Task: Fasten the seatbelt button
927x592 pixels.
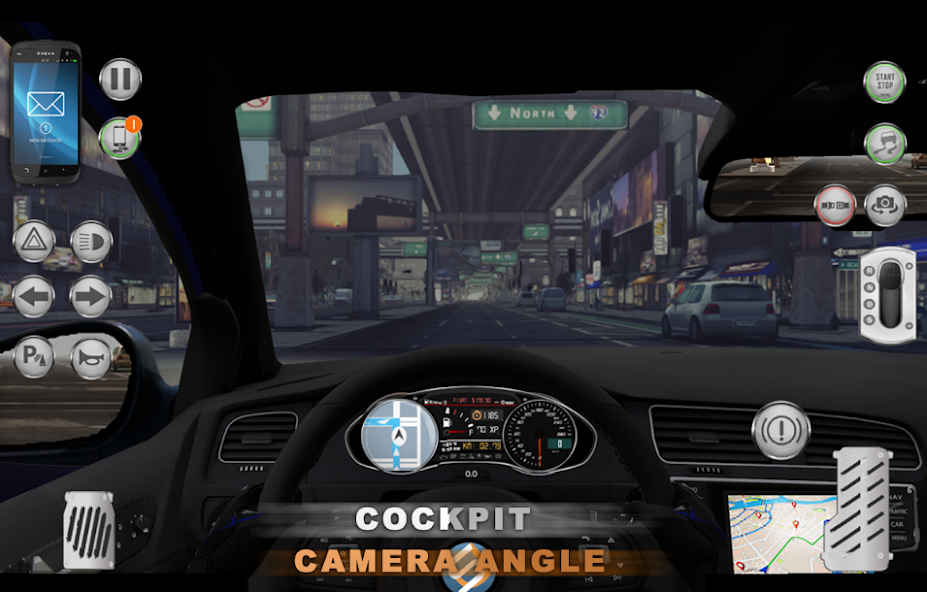Action: [835, 205]
